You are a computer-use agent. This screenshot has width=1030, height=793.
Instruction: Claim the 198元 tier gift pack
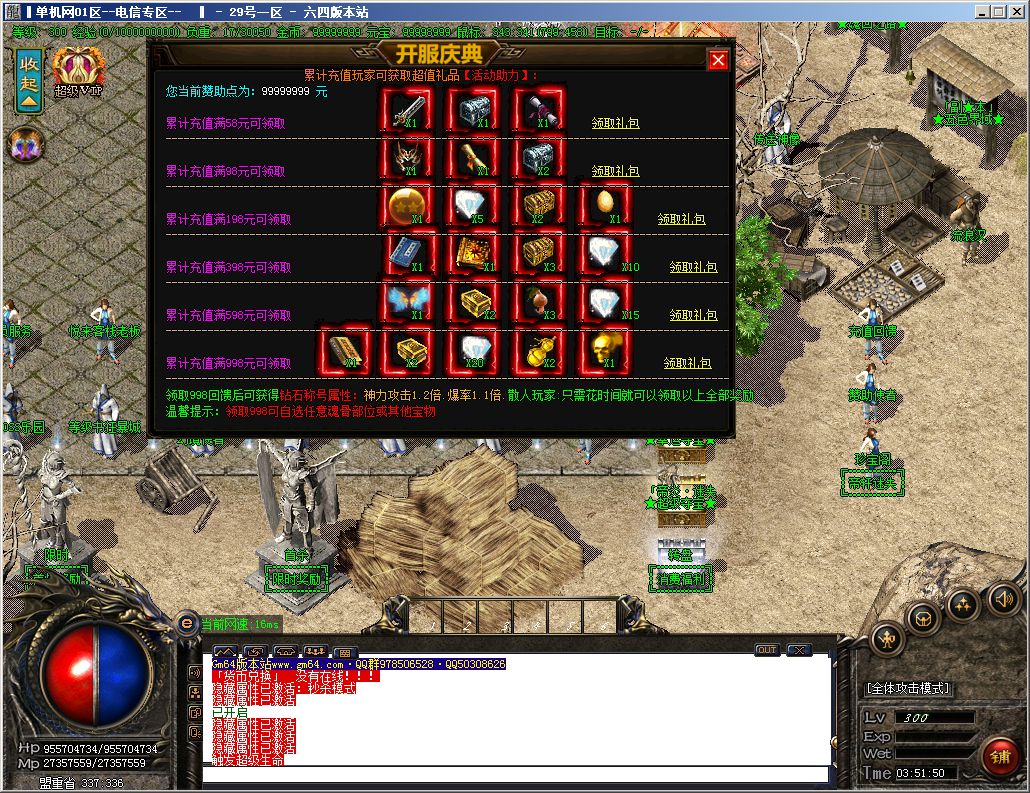tap(682, 219)
